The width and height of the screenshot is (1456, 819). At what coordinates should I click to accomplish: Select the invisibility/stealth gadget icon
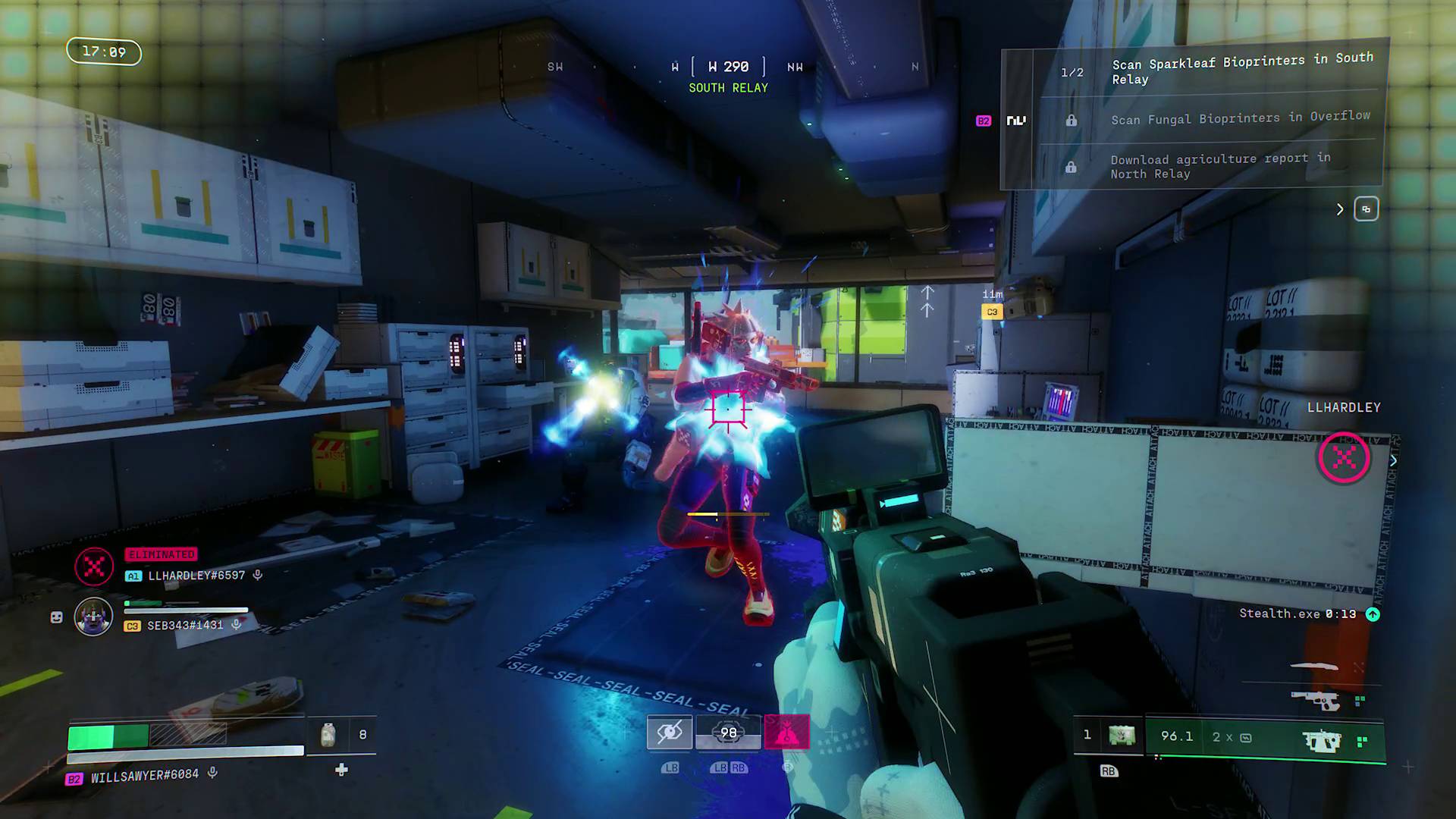point(670,731)
